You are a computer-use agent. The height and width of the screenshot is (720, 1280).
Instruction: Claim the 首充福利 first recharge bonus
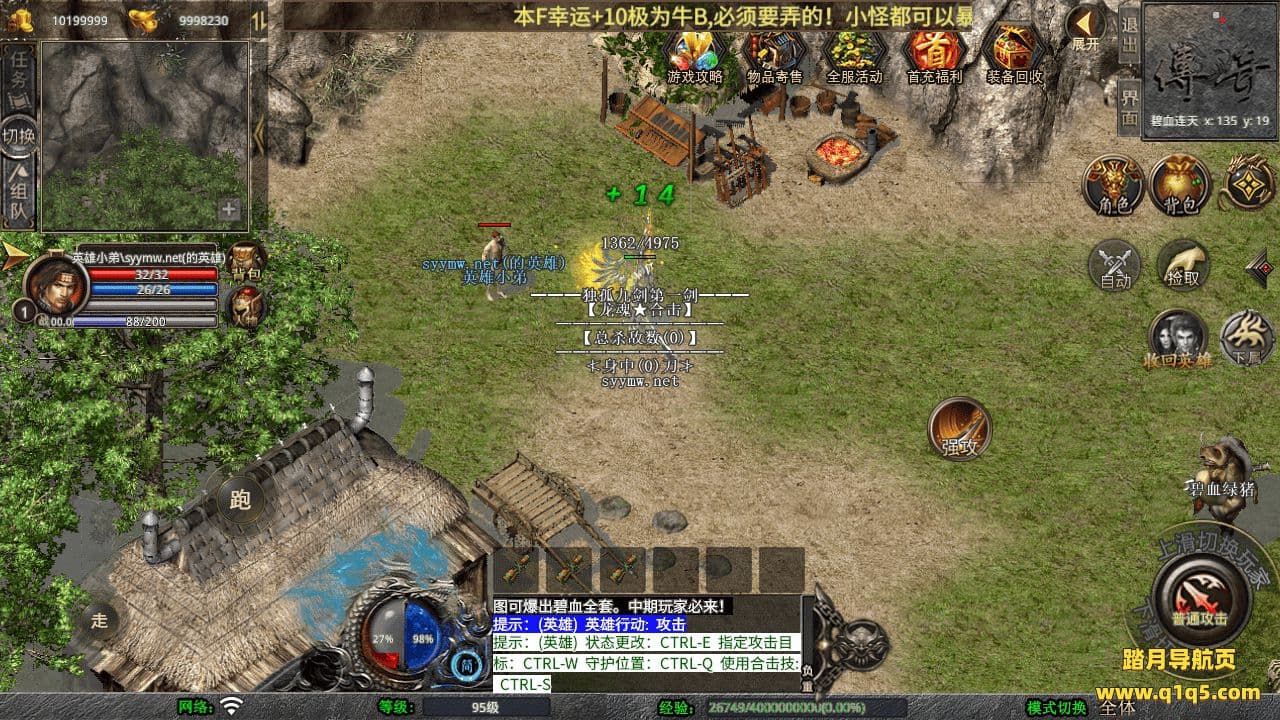pyautogui.click(x=934, y=54)
